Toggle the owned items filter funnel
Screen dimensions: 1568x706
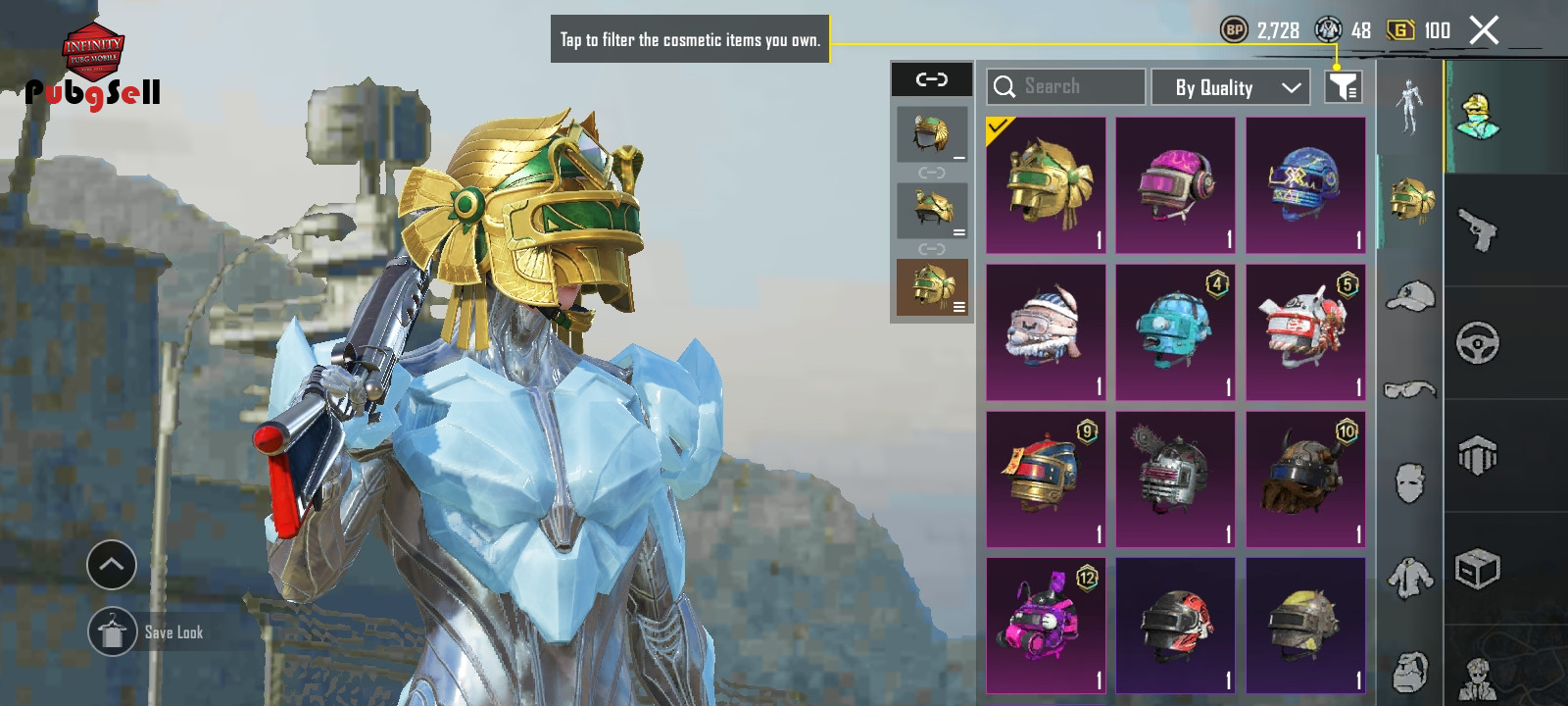click(1343, 87)
